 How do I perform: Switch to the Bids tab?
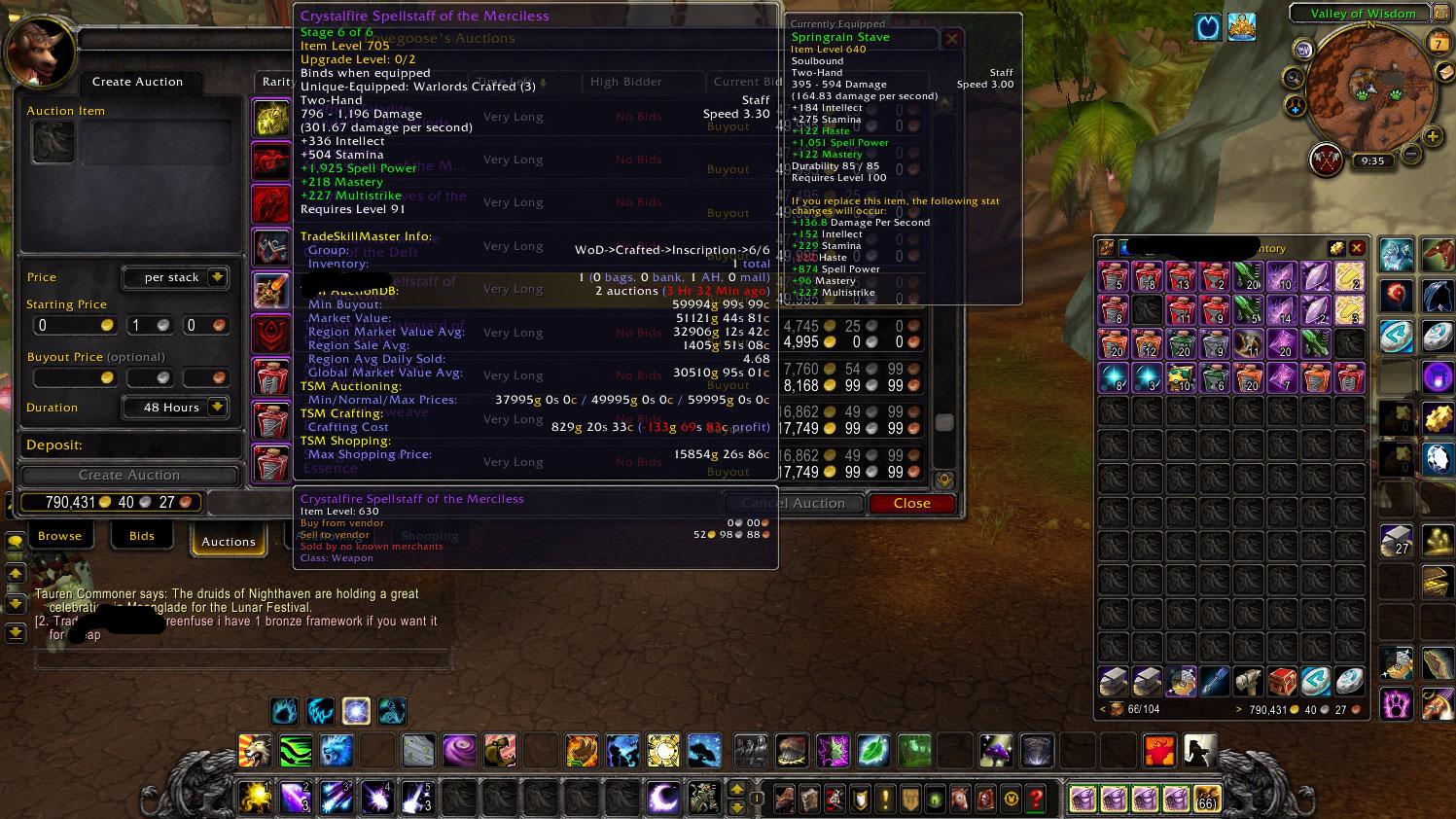142,535
